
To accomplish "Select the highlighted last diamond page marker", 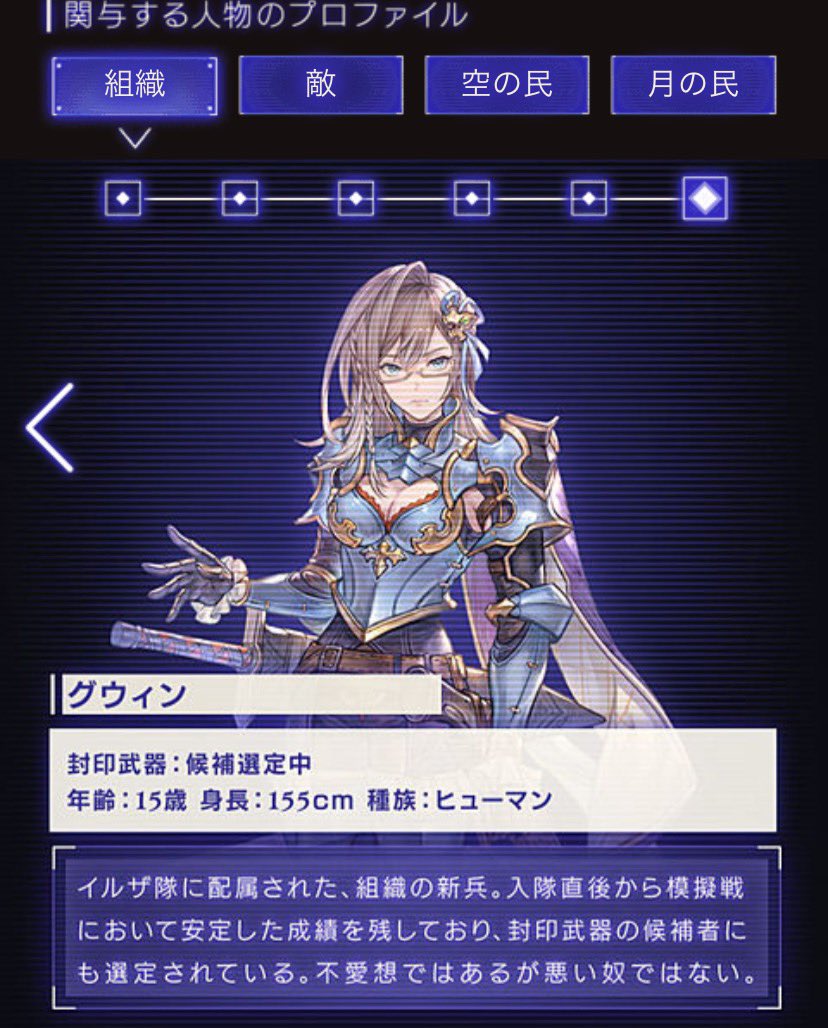I will pyautogui.click(x=705, y=198).
